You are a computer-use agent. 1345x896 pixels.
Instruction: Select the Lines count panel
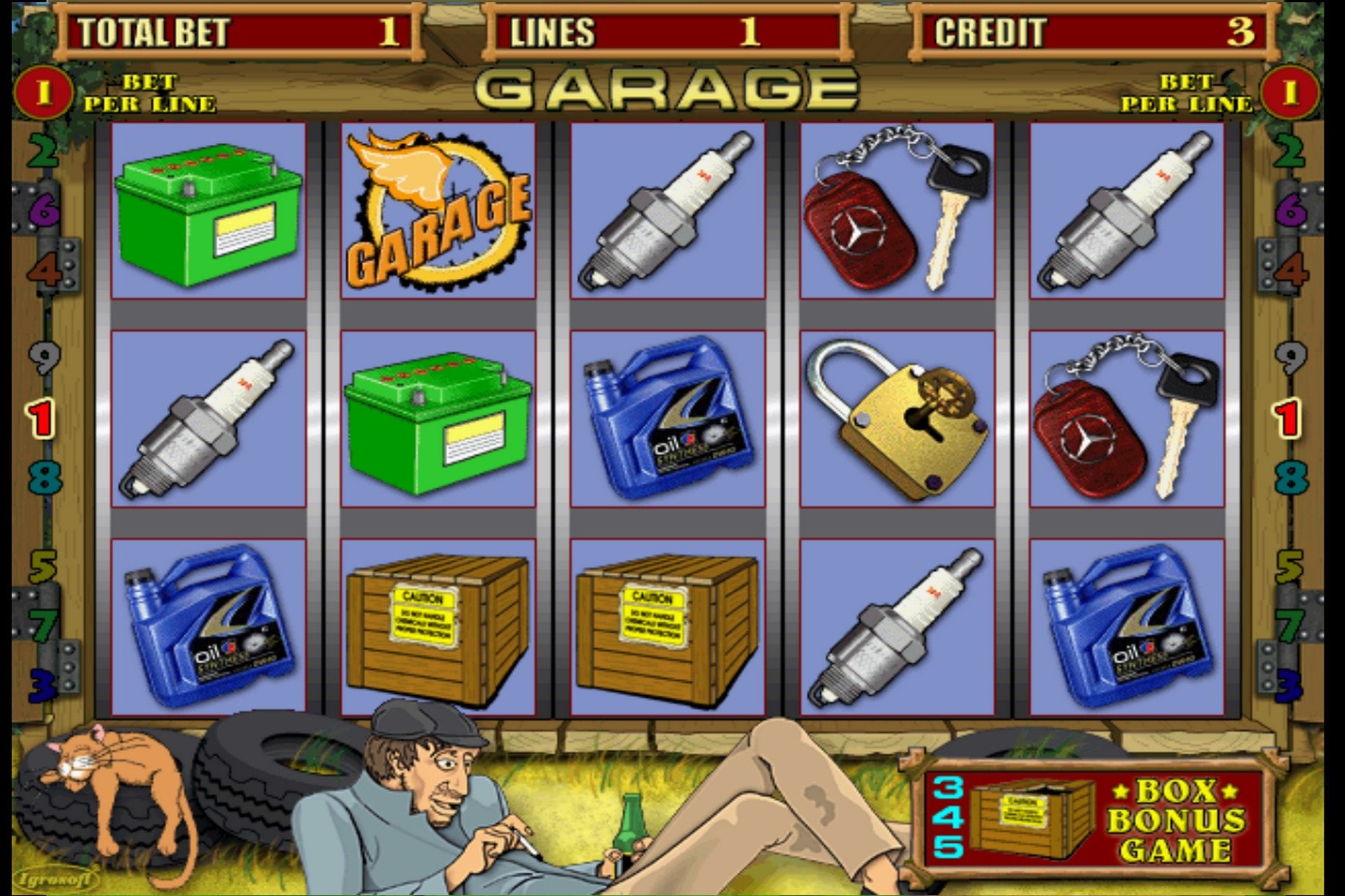pyautogui.click(x=667, y=32)
